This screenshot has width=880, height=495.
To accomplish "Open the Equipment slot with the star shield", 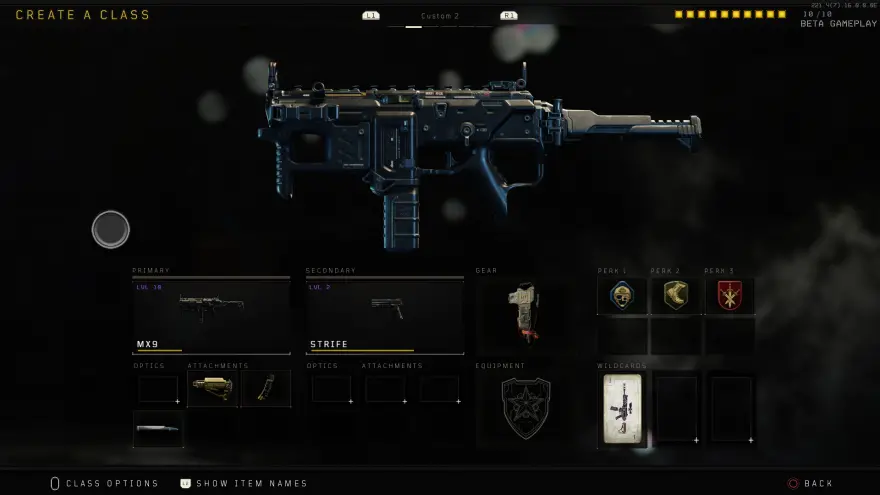I will 525,407.
